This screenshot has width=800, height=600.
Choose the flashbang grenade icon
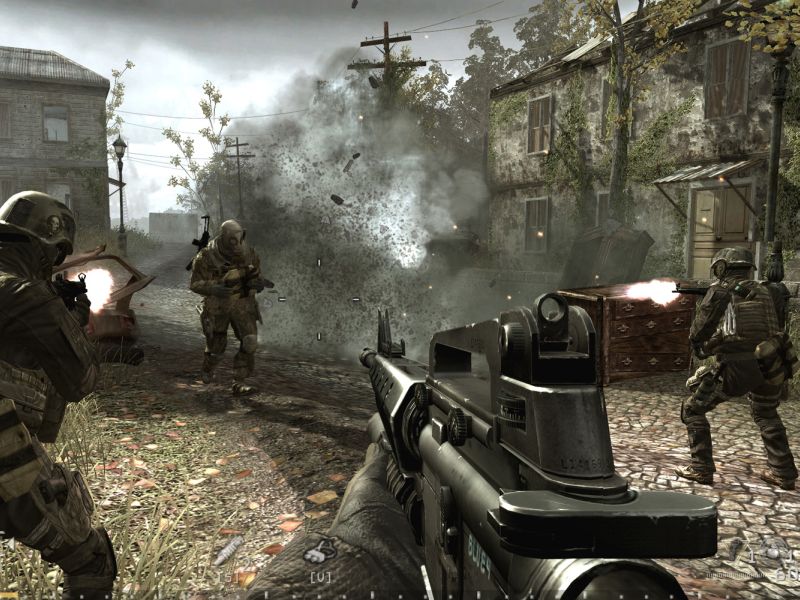736,547
